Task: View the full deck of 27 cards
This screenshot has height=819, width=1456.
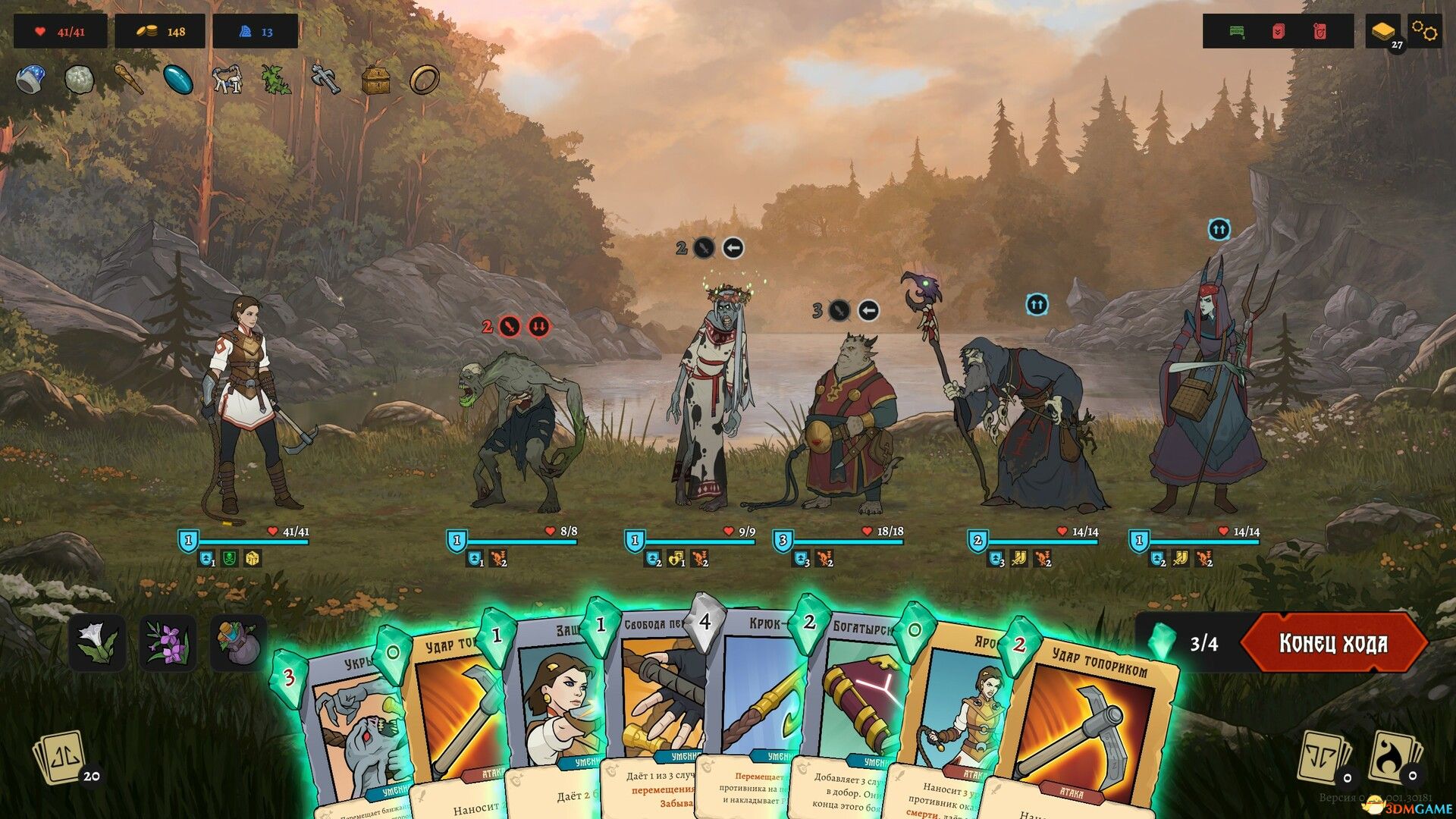Action: 1383,32
